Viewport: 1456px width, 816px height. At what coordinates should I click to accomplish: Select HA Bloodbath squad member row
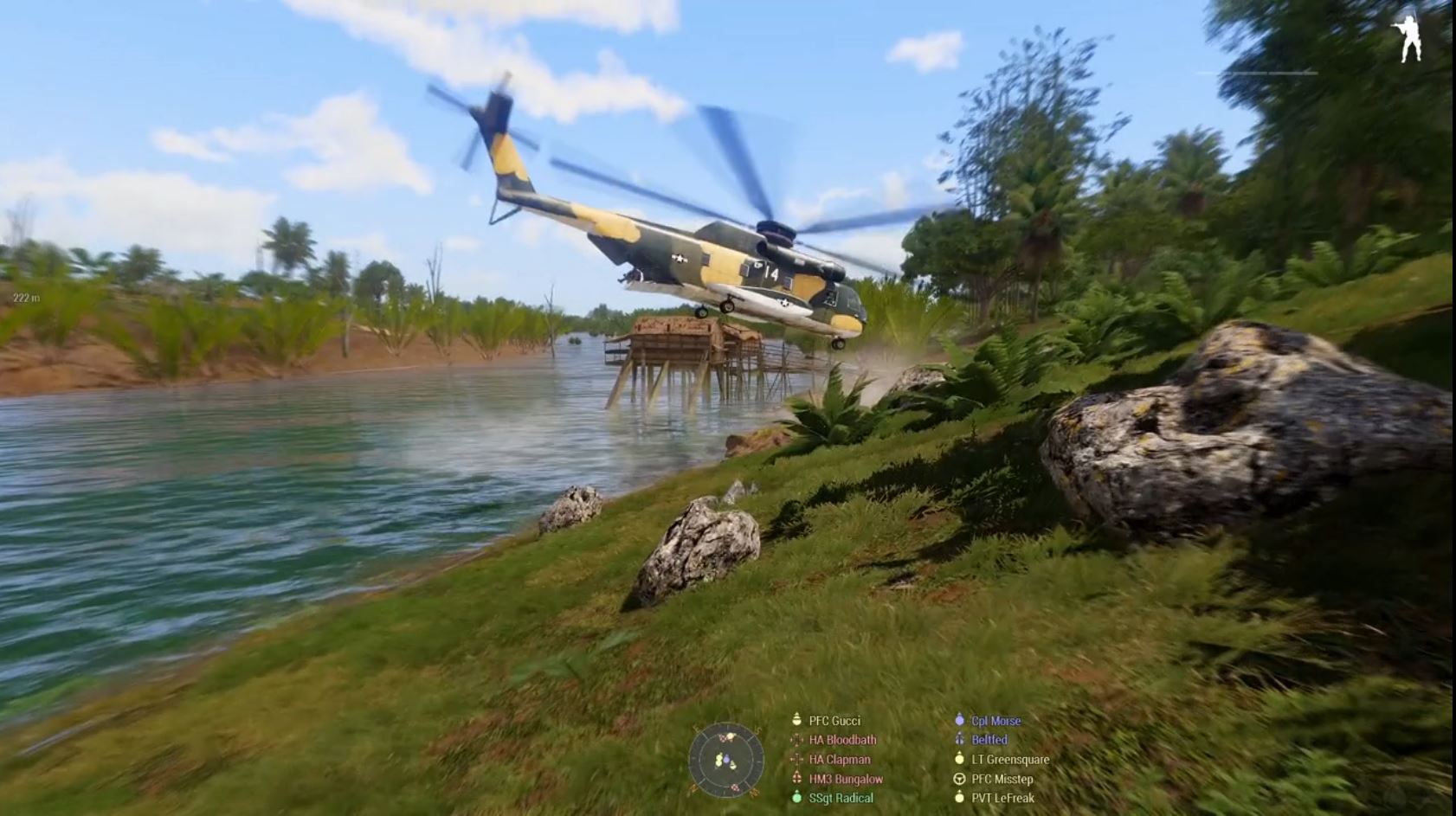841,740
